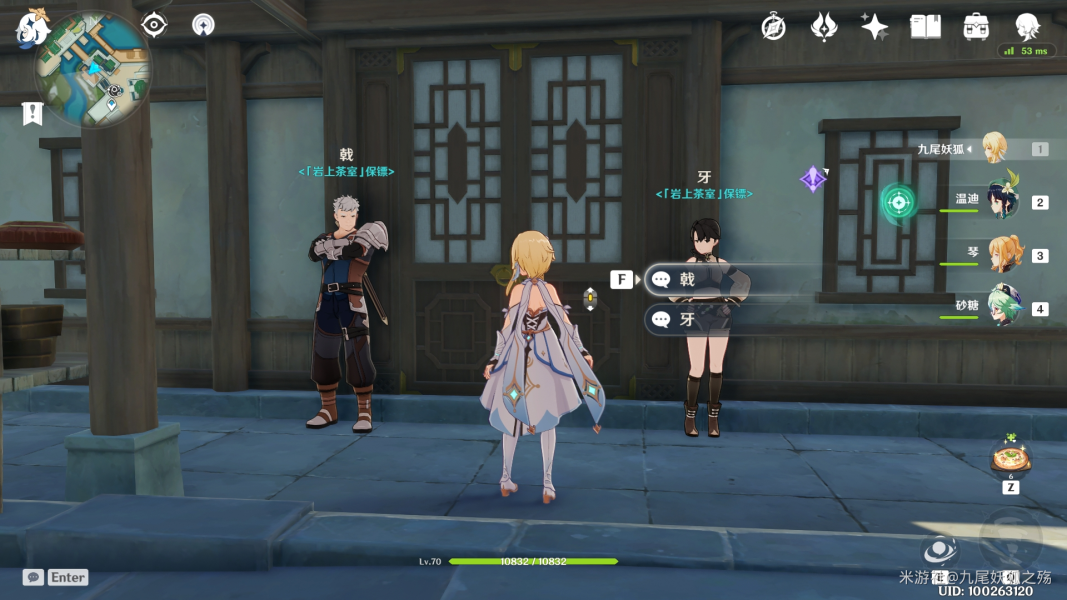Switch to party member 温迪
1067x600 pixels.
pos(1001,200)
